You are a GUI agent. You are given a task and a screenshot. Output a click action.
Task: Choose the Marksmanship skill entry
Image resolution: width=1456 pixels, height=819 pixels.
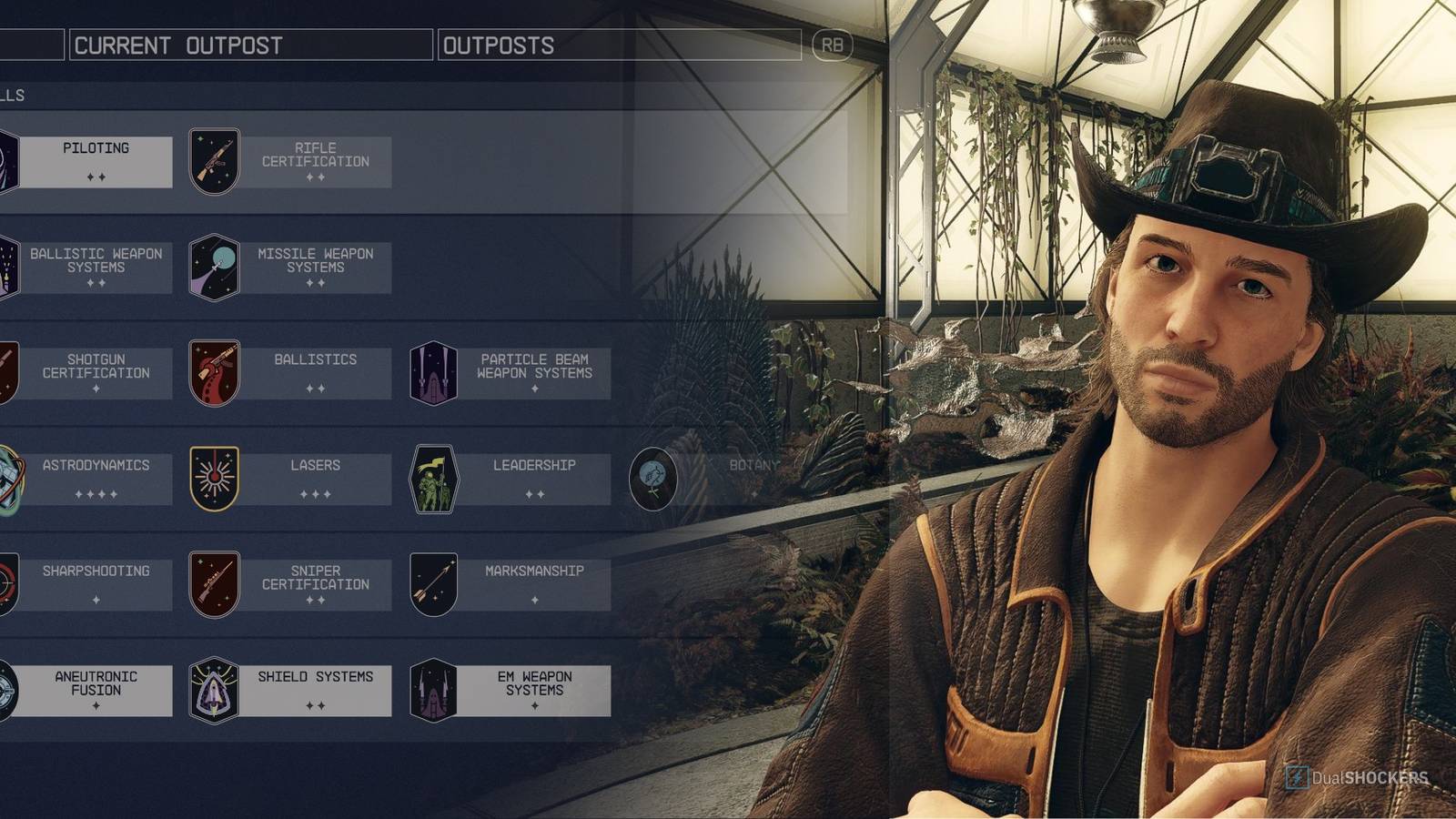tap(534, 584)
